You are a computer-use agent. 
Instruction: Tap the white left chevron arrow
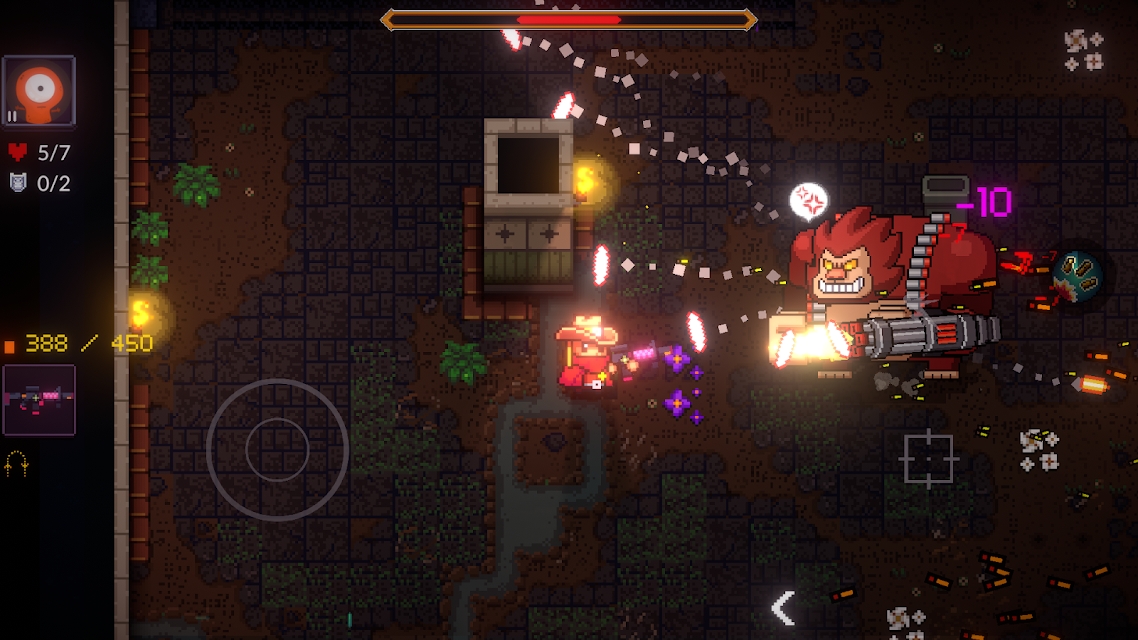[x=783, y=607]
